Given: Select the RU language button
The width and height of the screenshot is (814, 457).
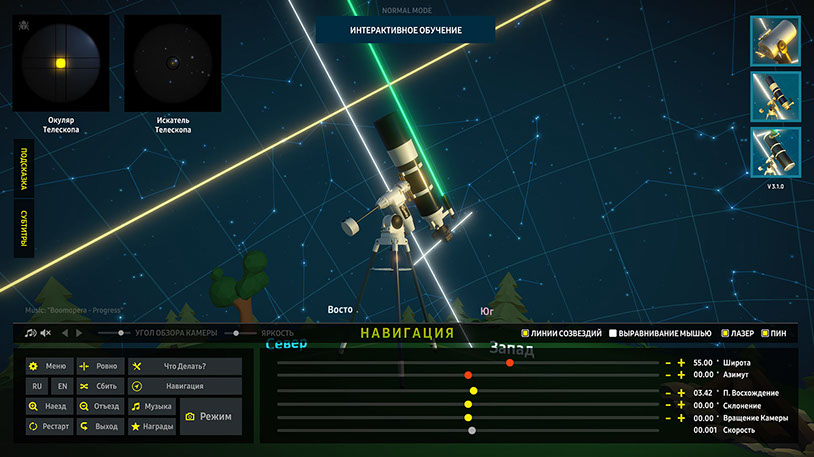Looking at the screenshot, I should pos(36,386).
